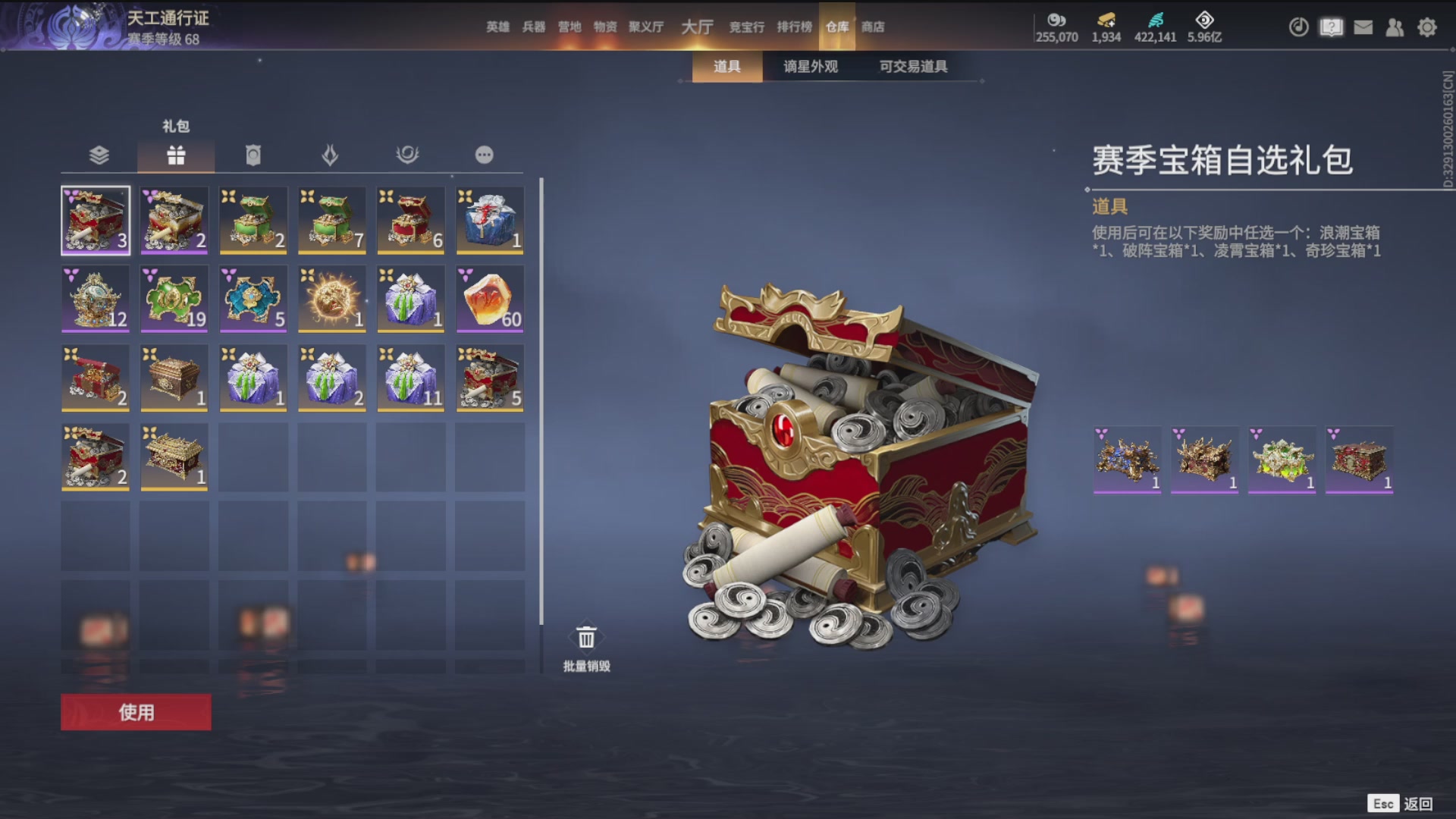1456x819 pixels.
Task: Open the 商店 menu item
Action: (873, 27)
